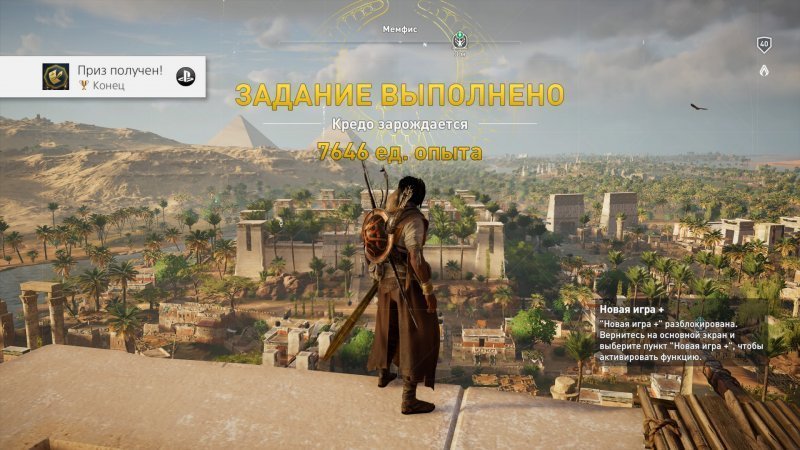The width and height of the screenshot is (800, 450).
Task: Click the quest marker on the compass
Action: point(460,42)
